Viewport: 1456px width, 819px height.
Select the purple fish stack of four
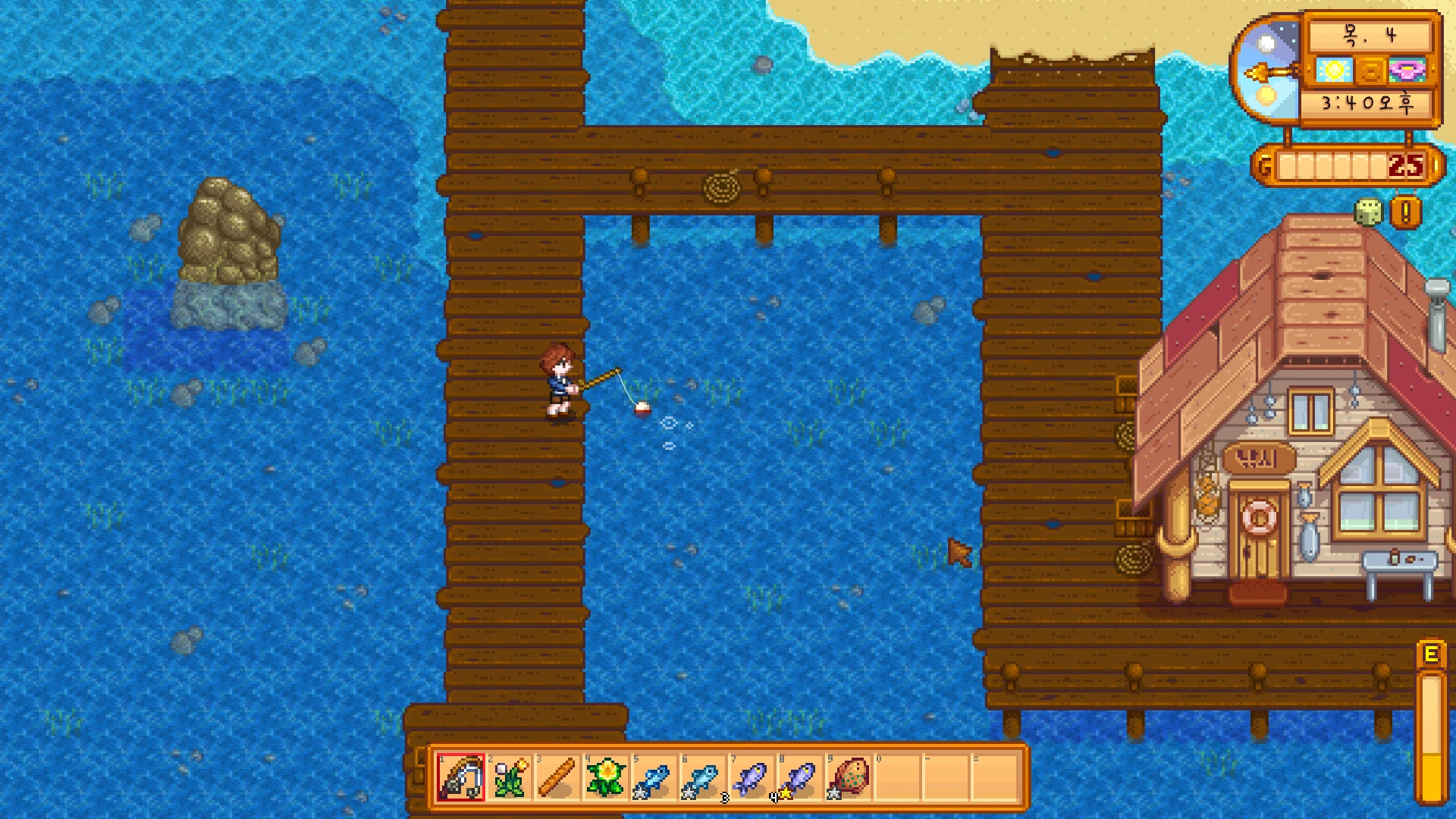pos(752,777)
